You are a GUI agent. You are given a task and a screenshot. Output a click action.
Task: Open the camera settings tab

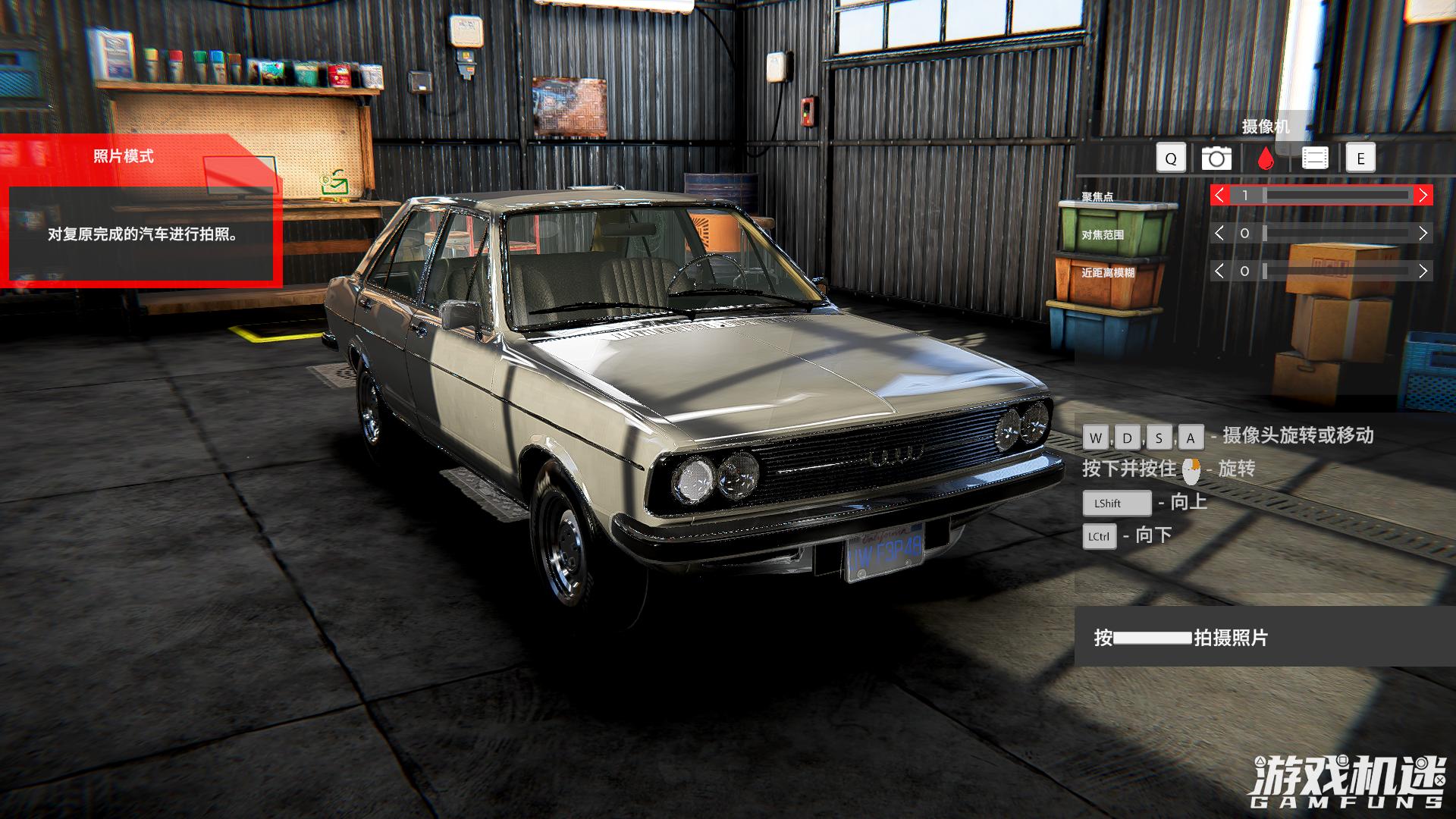click(1216, 158)
